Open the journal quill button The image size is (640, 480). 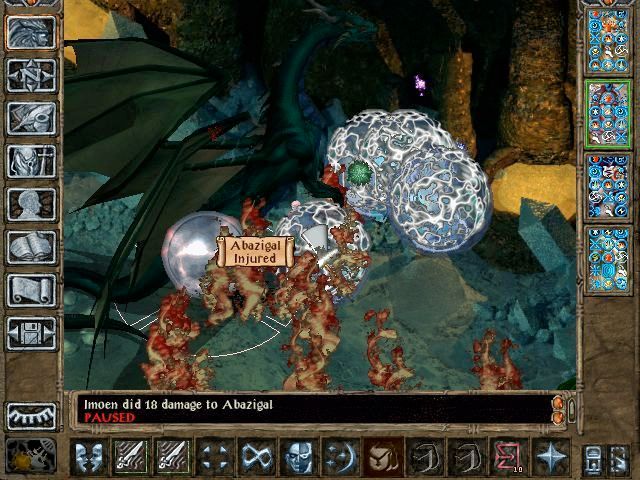coord(32,118)
